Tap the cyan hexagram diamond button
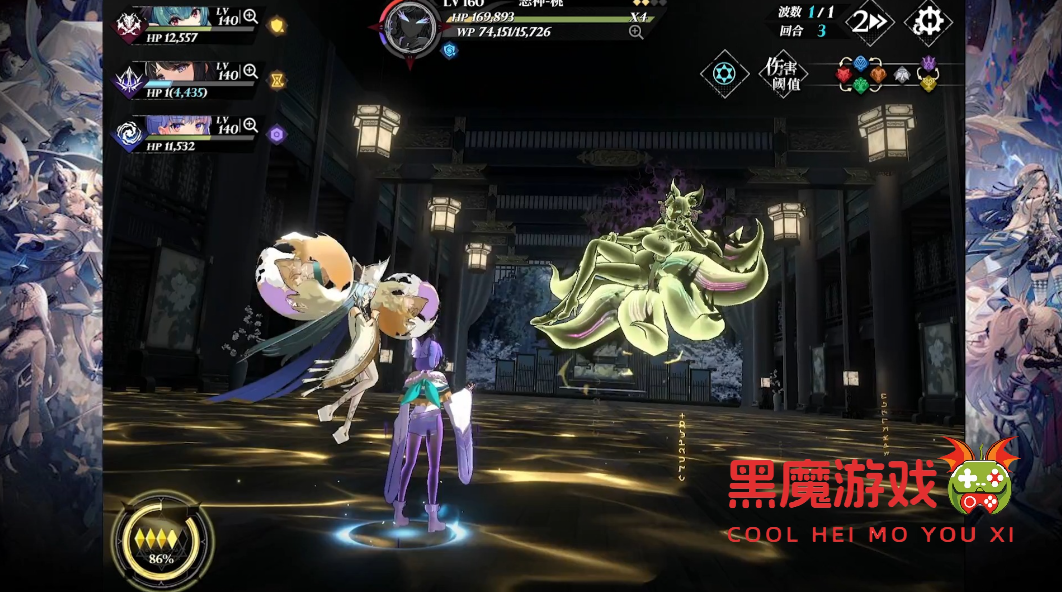Screen dimensions: 1062x592 click(x=724, y=74)
